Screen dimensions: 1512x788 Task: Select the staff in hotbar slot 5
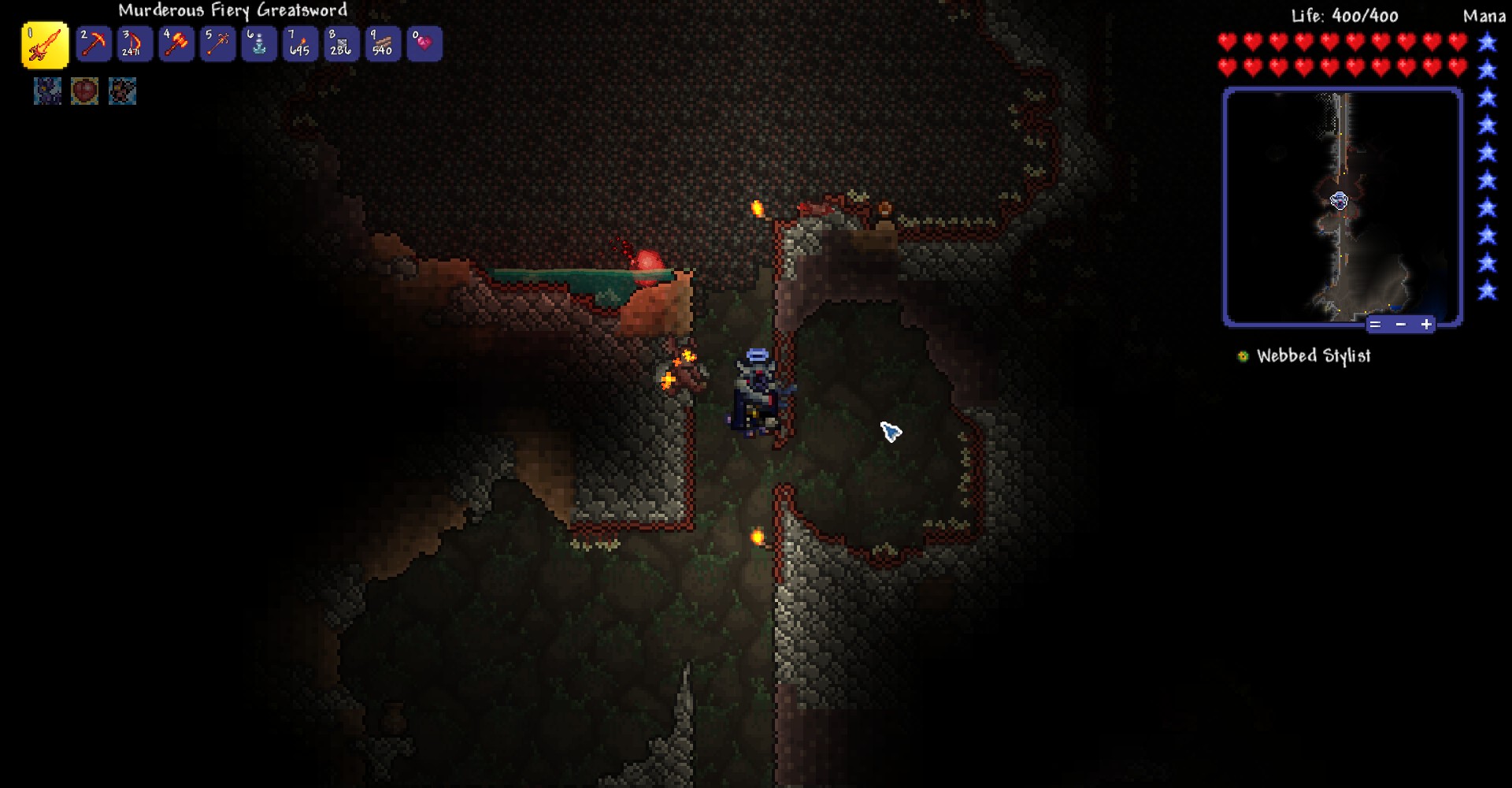[217, 43]
